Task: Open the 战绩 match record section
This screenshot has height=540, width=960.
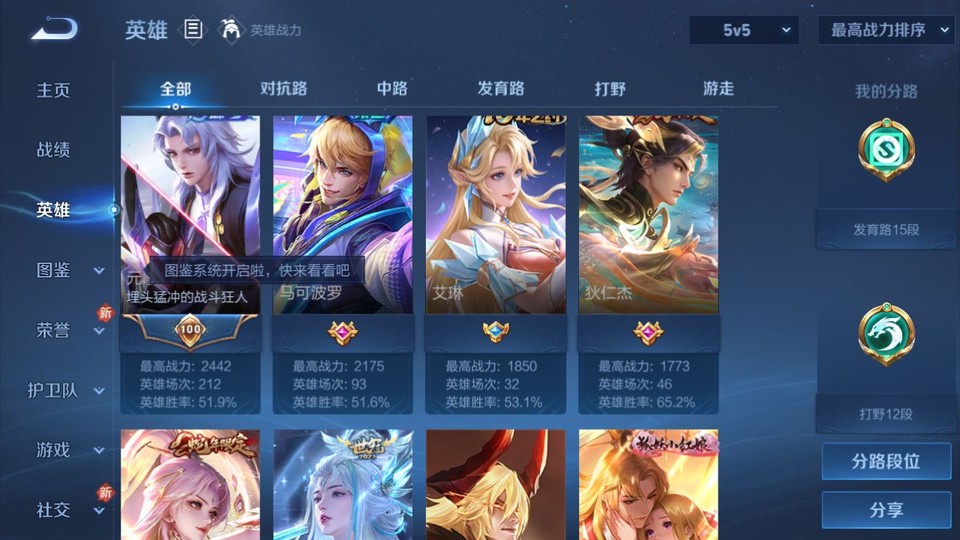Action: [54, 150]
